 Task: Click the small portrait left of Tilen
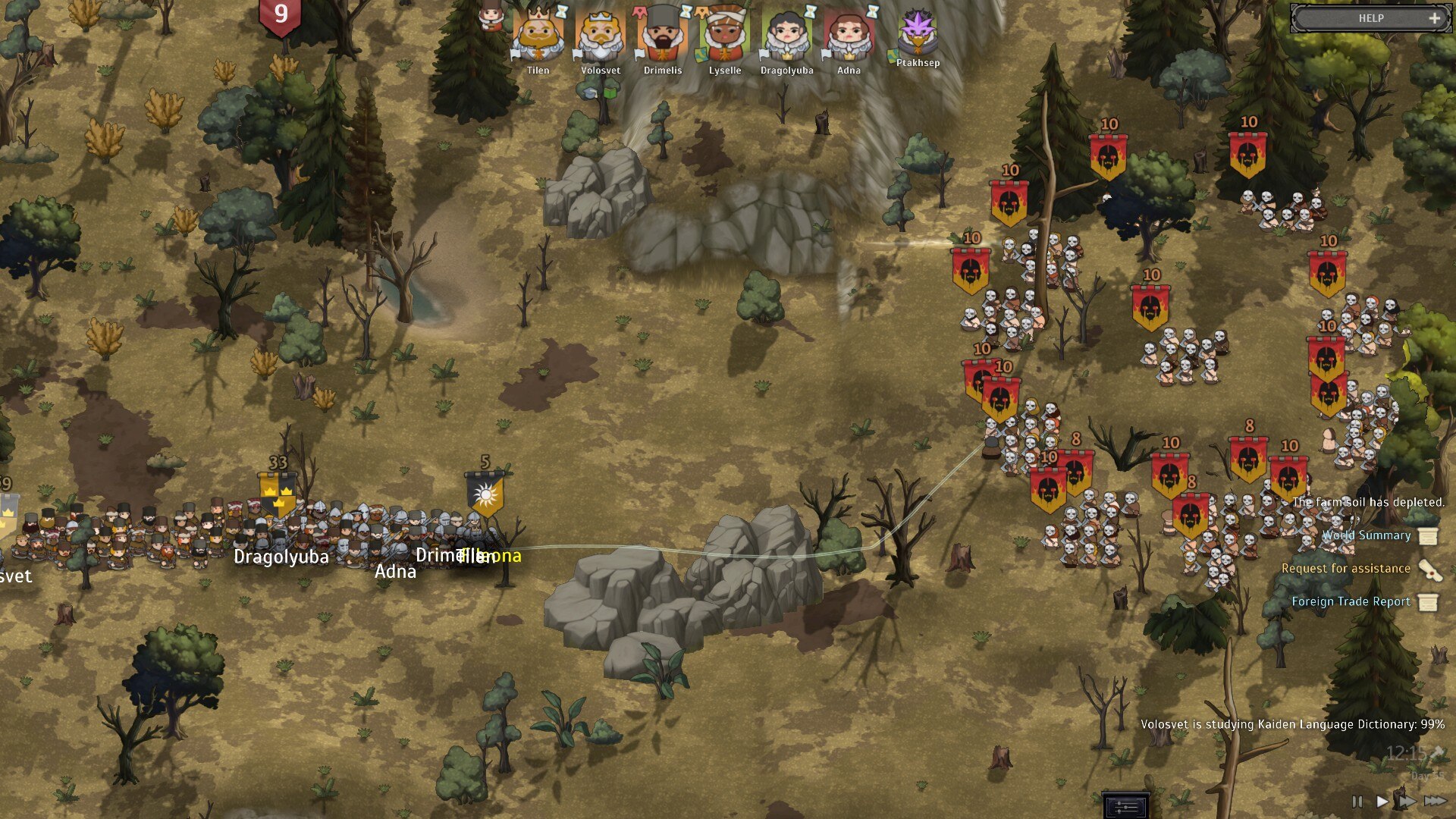491,17
